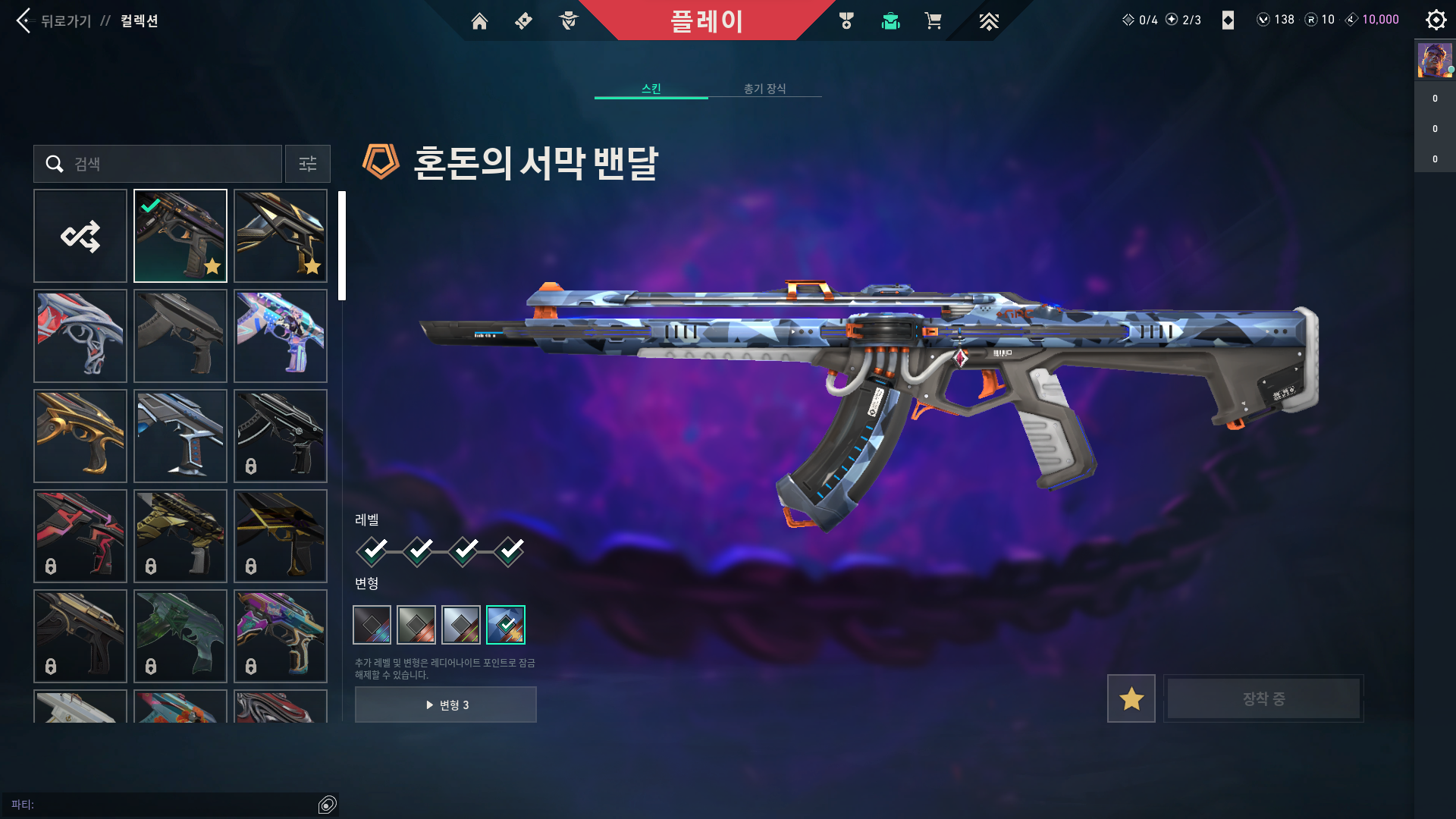The image size is (1456, 819).
Task: Open the player profile avatar
Action: coord(1435,61)
